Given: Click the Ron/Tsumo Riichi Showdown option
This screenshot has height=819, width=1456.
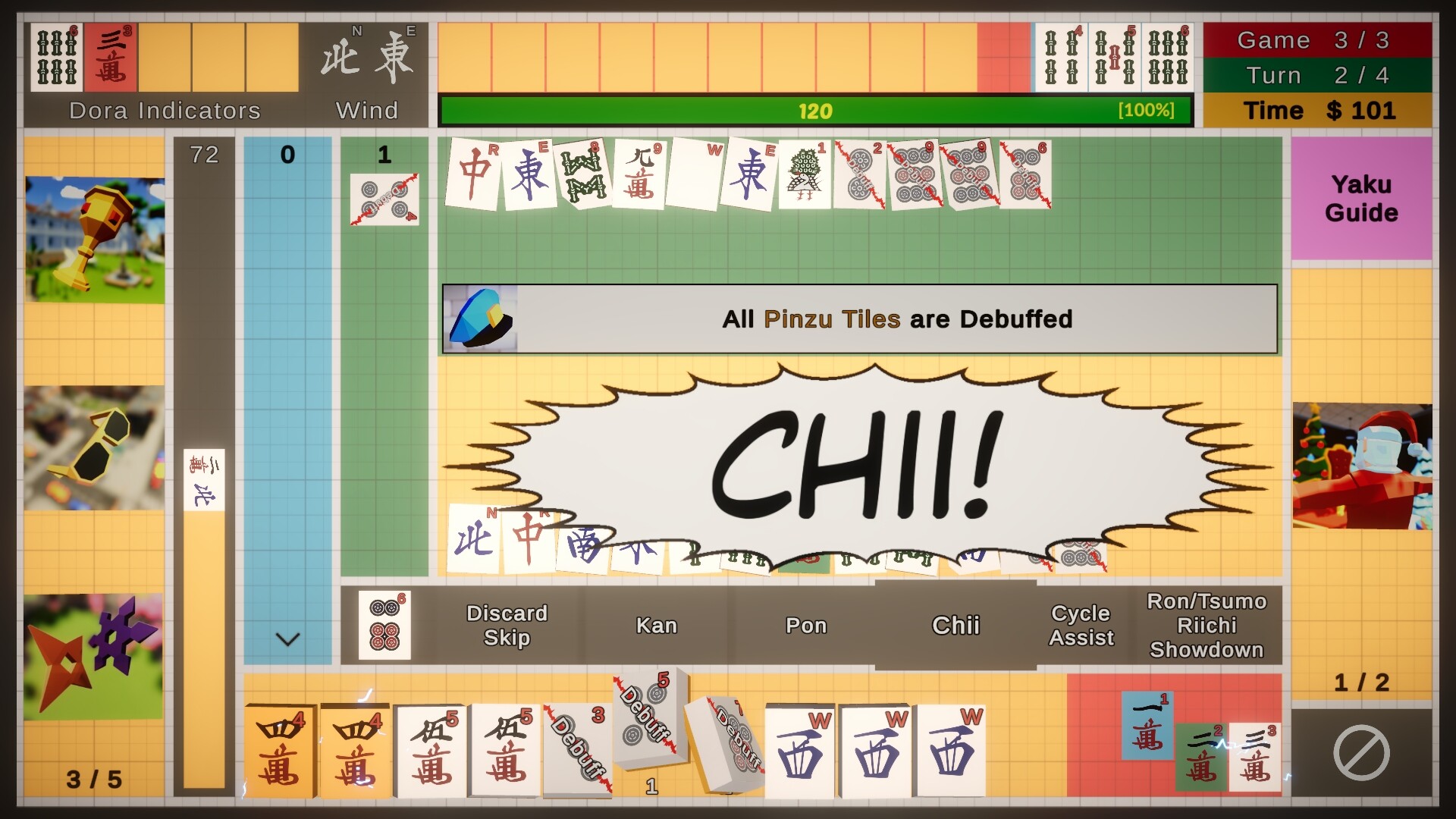Looking at the screenshot, I should (x=1207, y=626).
